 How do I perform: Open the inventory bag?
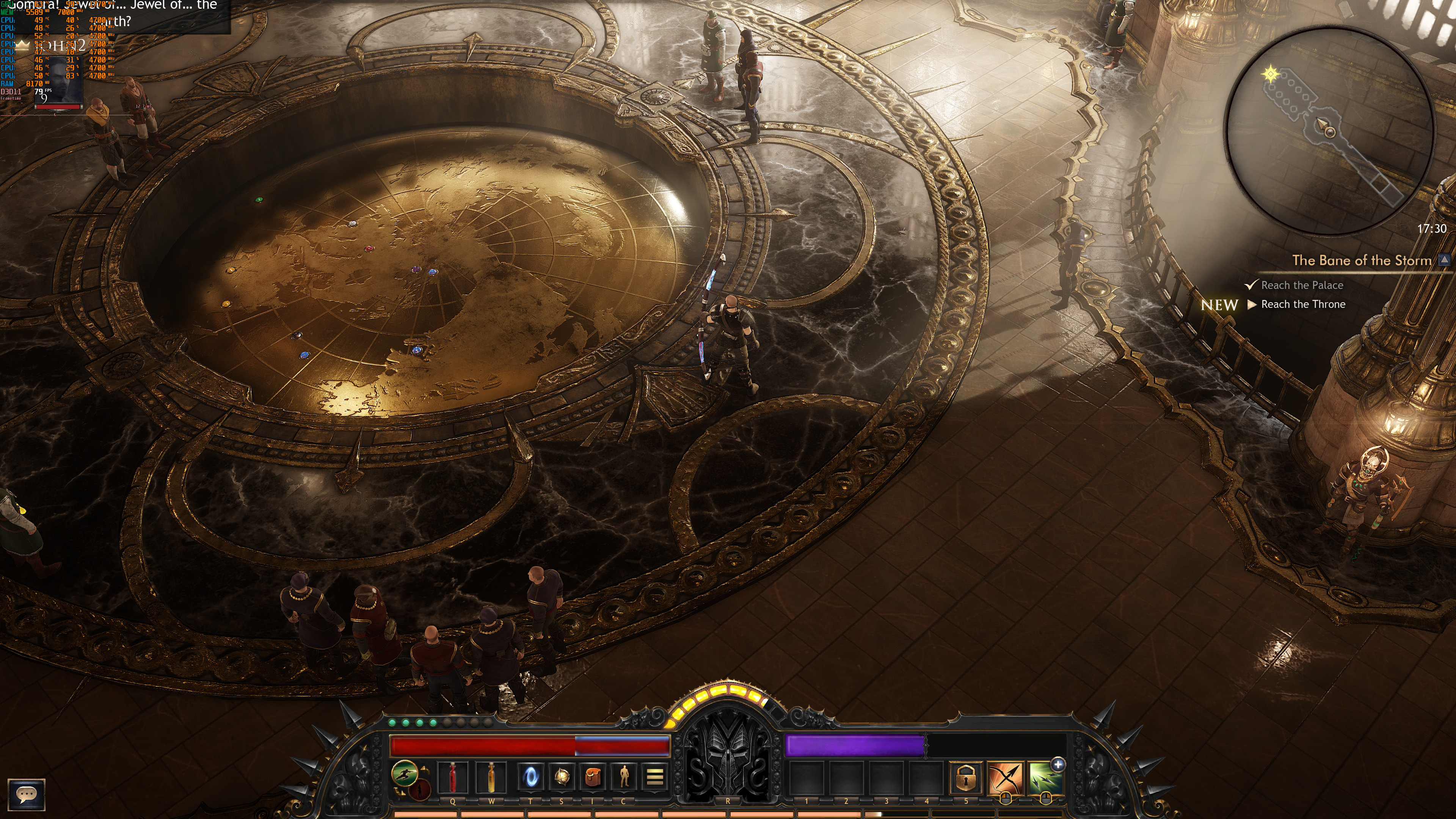tap(592, 777)
